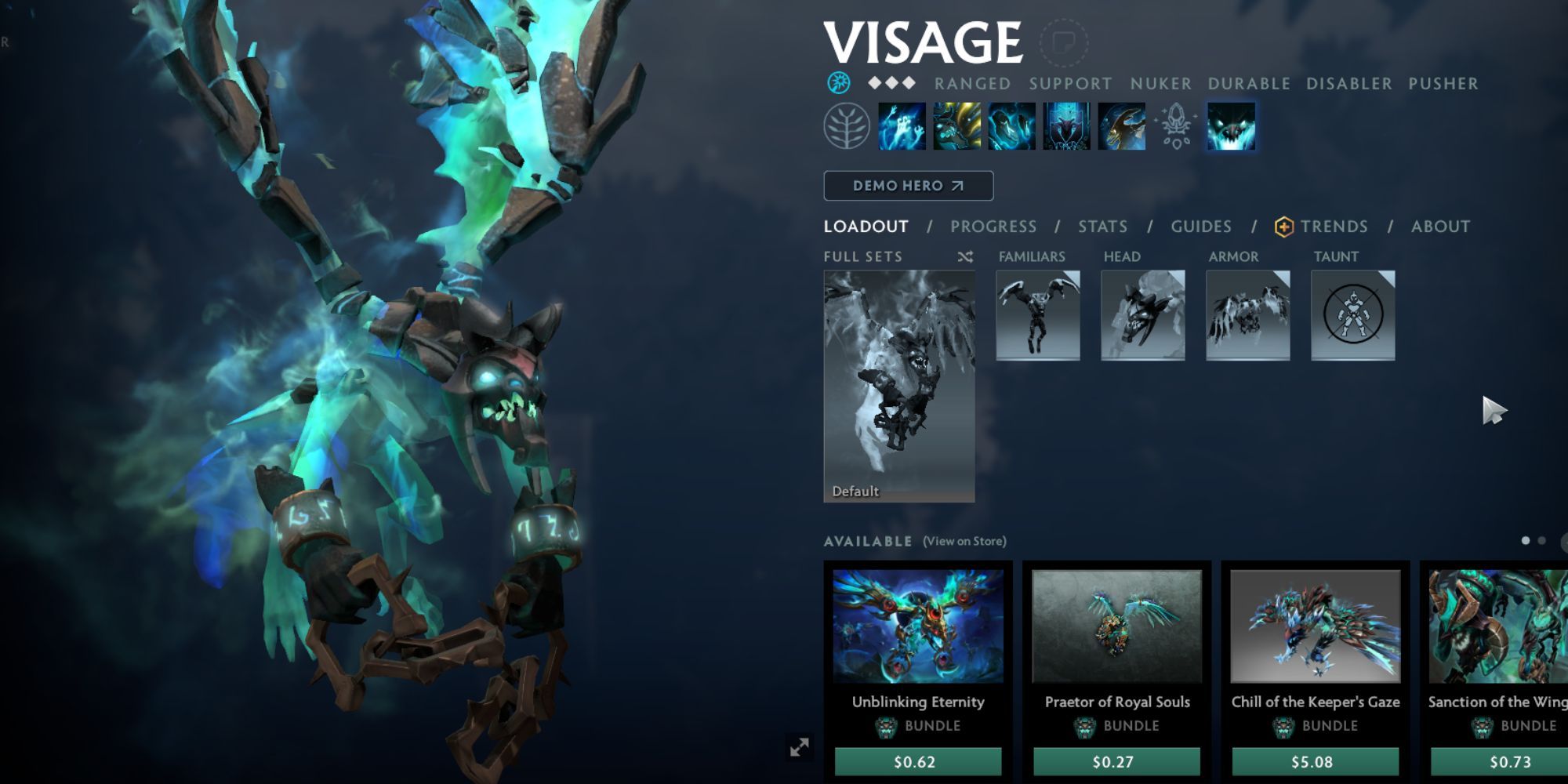Screen dimensions: 1568x784
Task: Open the FAMILIARS category thumbnail
Action: coord(1036,314)
